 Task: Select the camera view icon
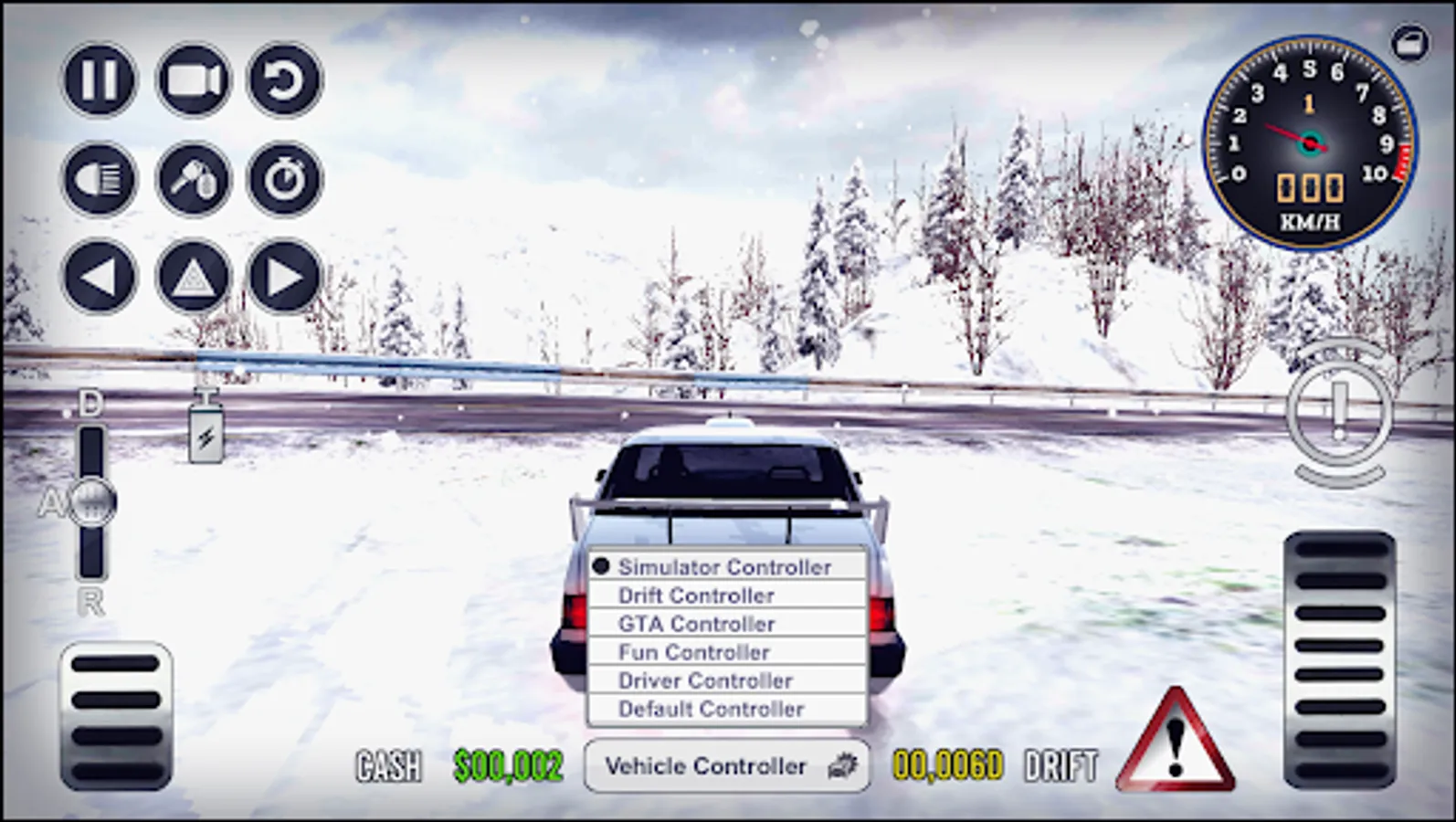pos(194,80)
